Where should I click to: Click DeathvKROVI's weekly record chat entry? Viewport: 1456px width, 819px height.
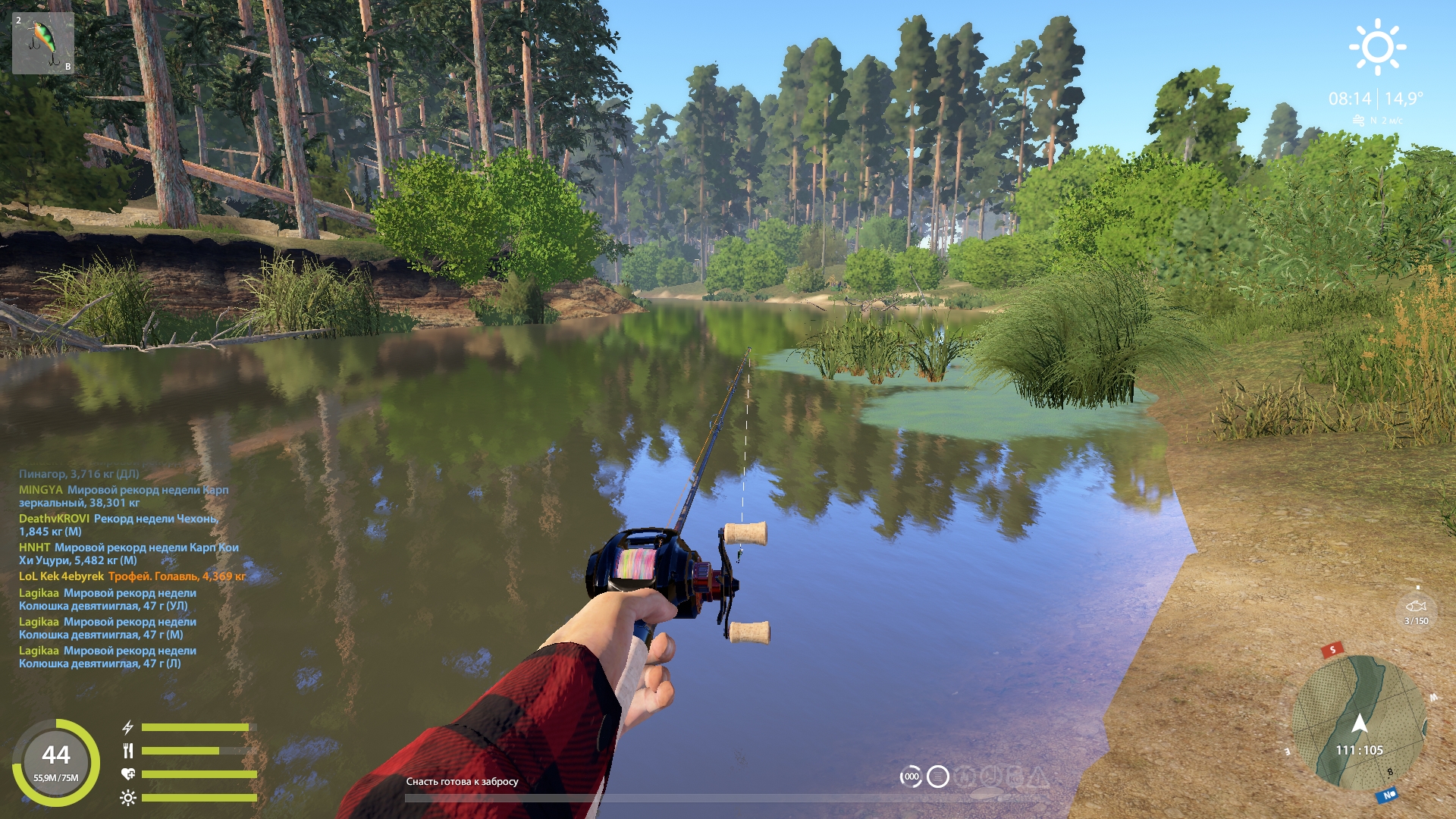(118, 525)
